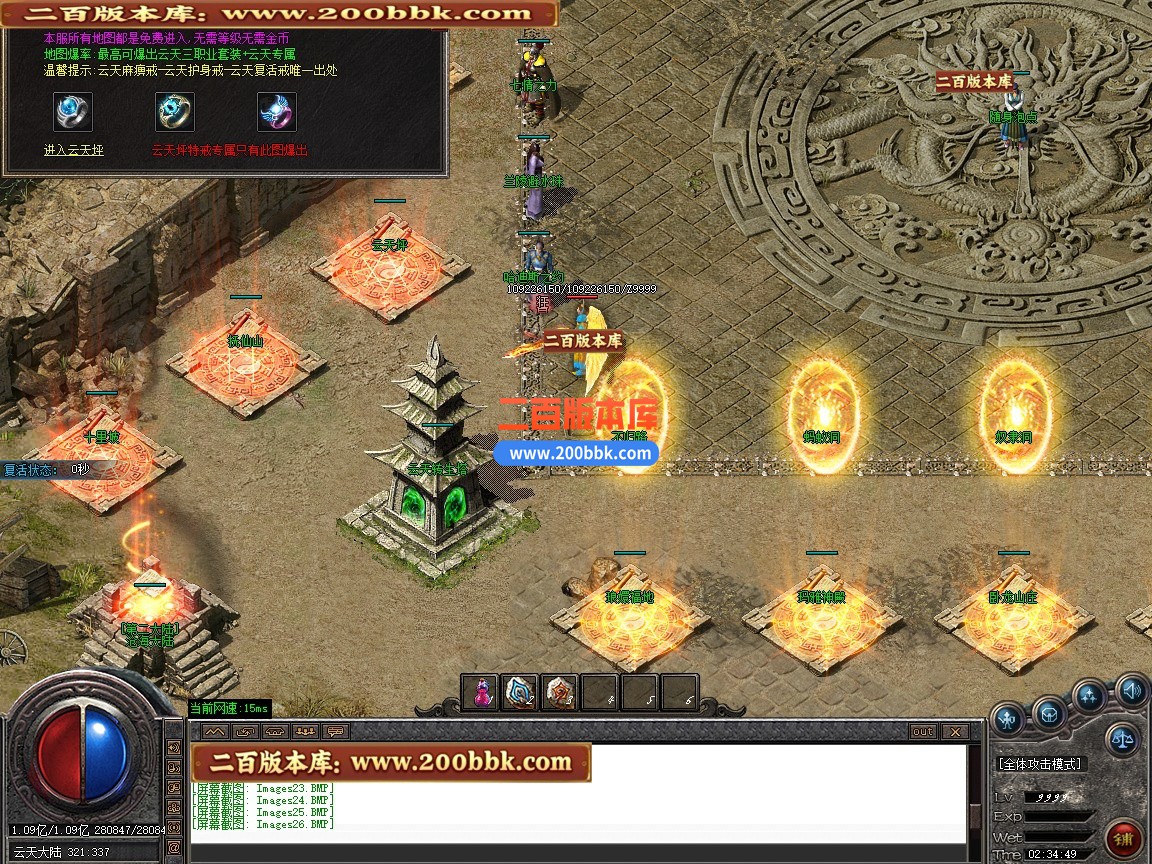Open the character equipment round button
The height and width of the screenshot is (864, 1152).
click(x=1007, y=717)
